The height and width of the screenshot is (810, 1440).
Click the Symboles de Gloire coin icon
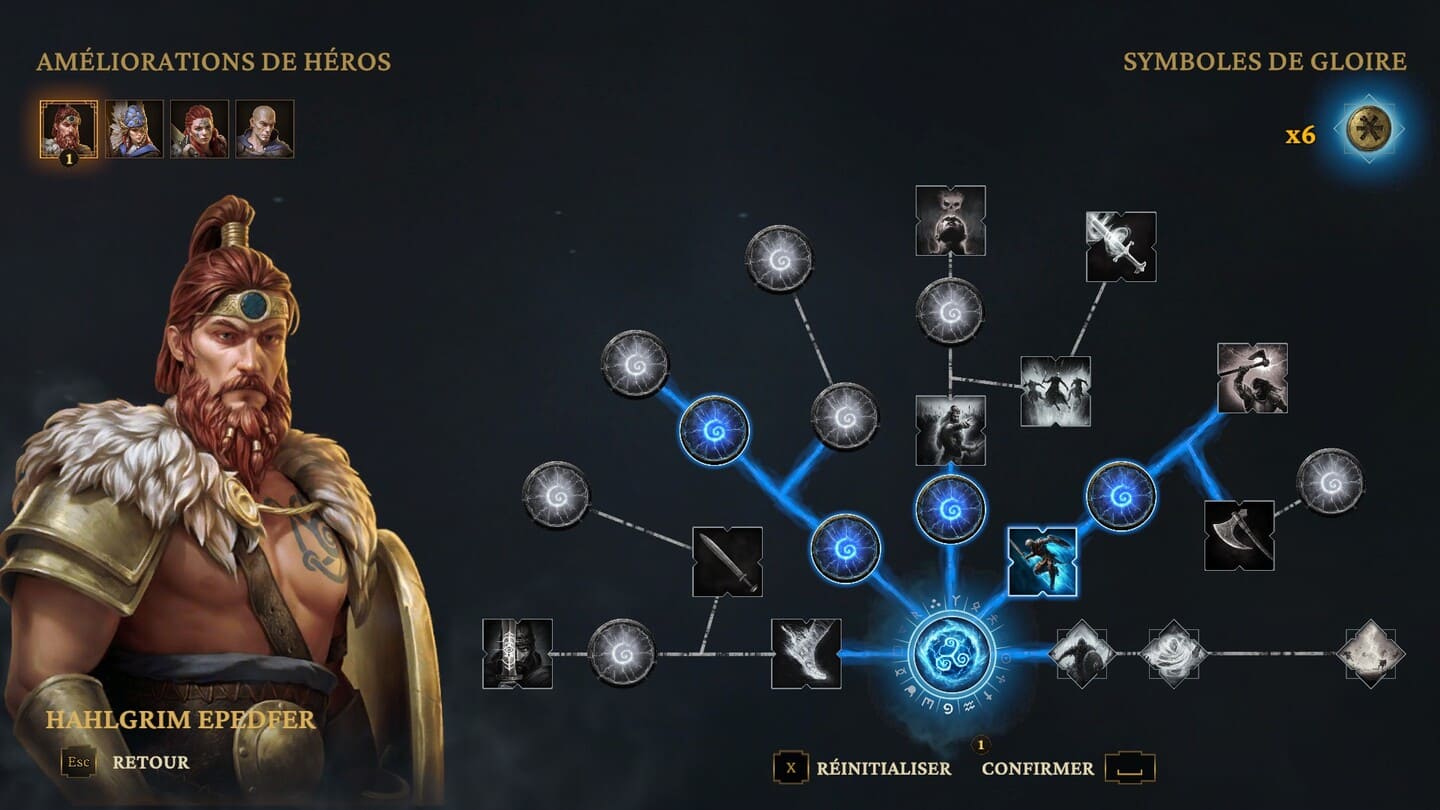click(1368, 130)
